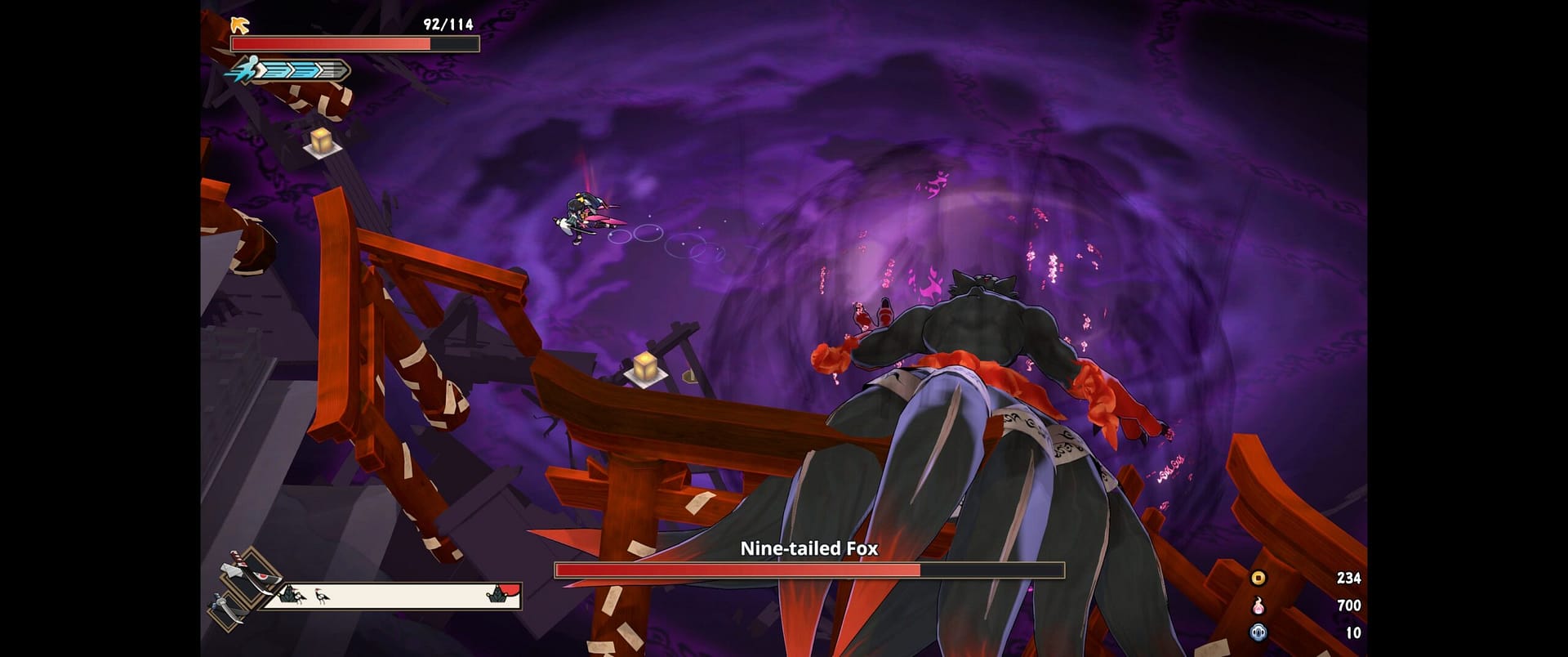Click the dash runner icon on the stamina gauge

coord(247,69)
